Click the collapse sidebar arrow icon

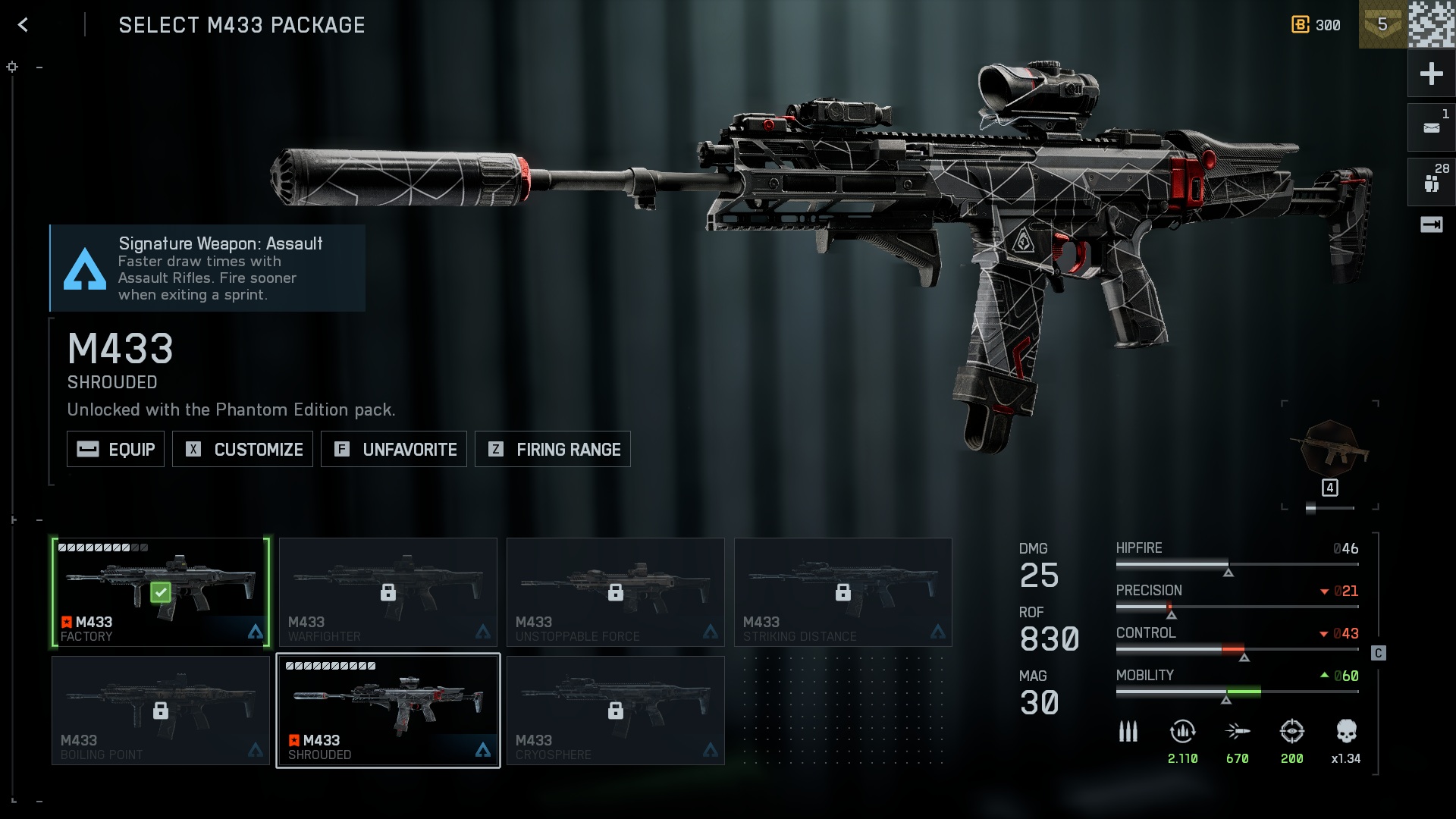tap(1432, 224)
